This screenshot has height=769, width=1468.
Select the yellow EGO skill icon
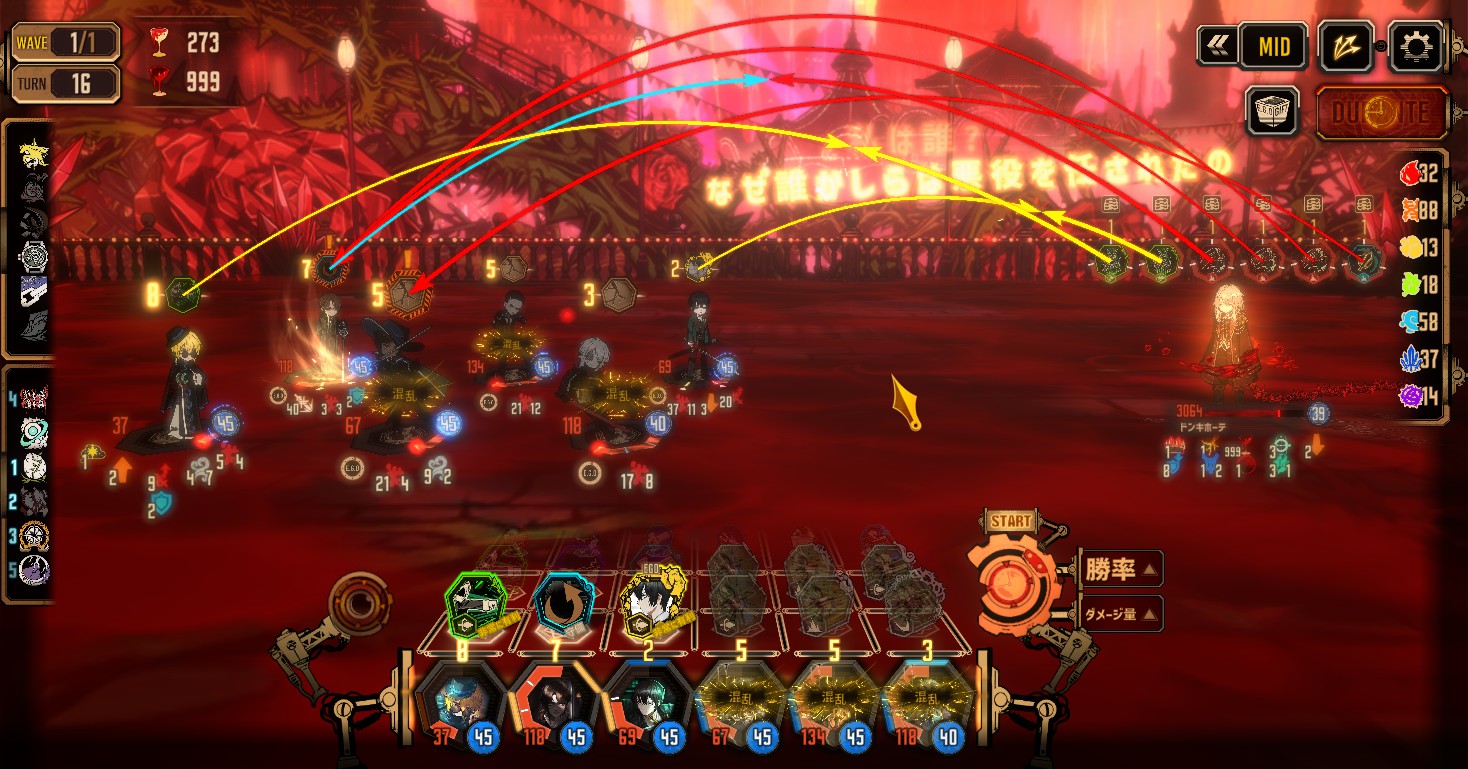point(652,603)
